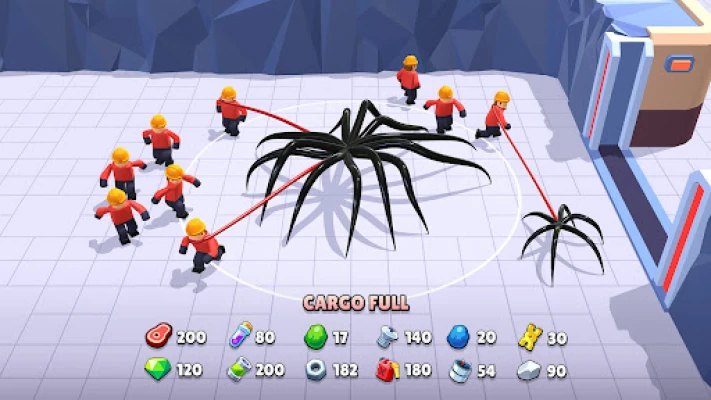Select the meat steak cargo item
The width and height of the screenshot is (711, 400).
click(x=159, y=337)
